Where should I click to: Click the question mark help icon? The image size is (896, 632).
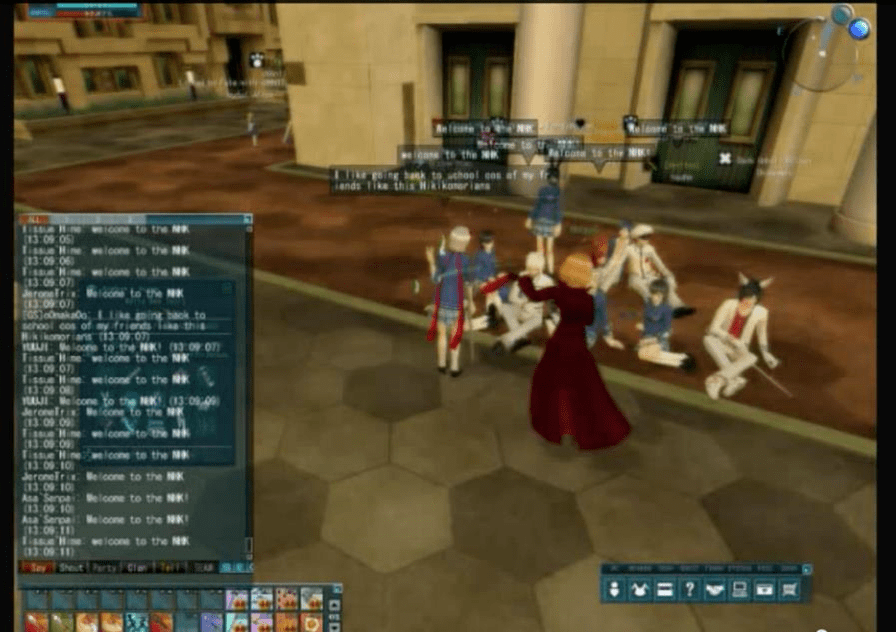[688, 590]
